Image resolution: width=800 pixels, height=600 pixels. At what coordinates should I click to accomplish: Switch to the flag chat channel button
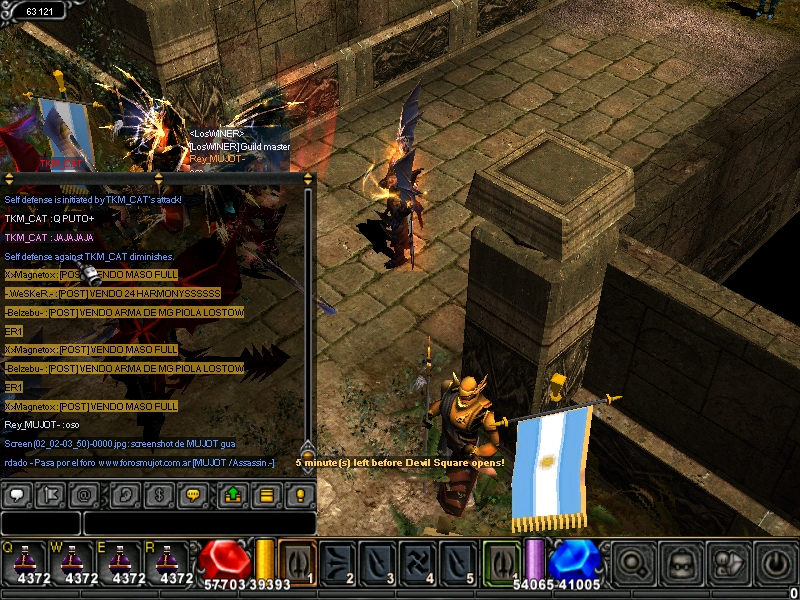[x=50, y=494]
